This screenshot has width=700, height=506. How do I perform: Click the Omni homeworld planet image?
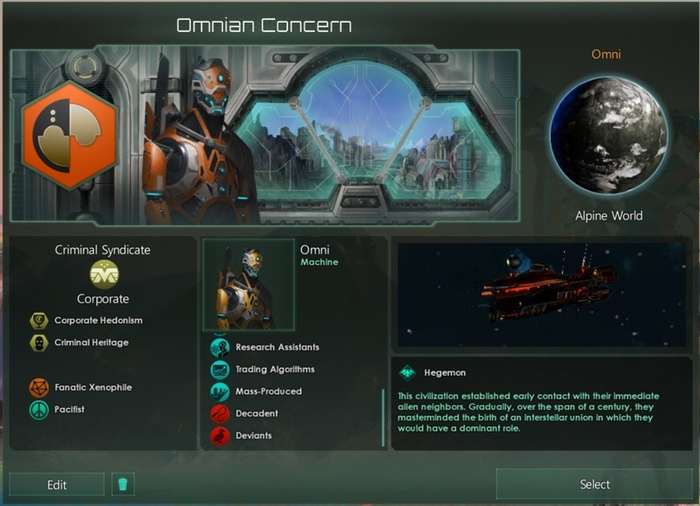[x=608, y=135]
